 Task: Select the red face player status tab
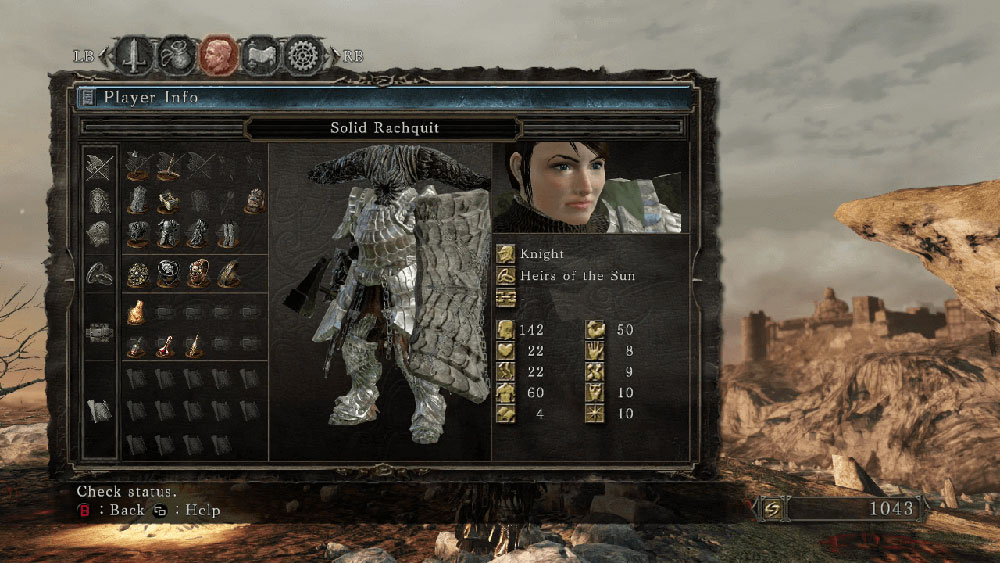coord(219,56)
